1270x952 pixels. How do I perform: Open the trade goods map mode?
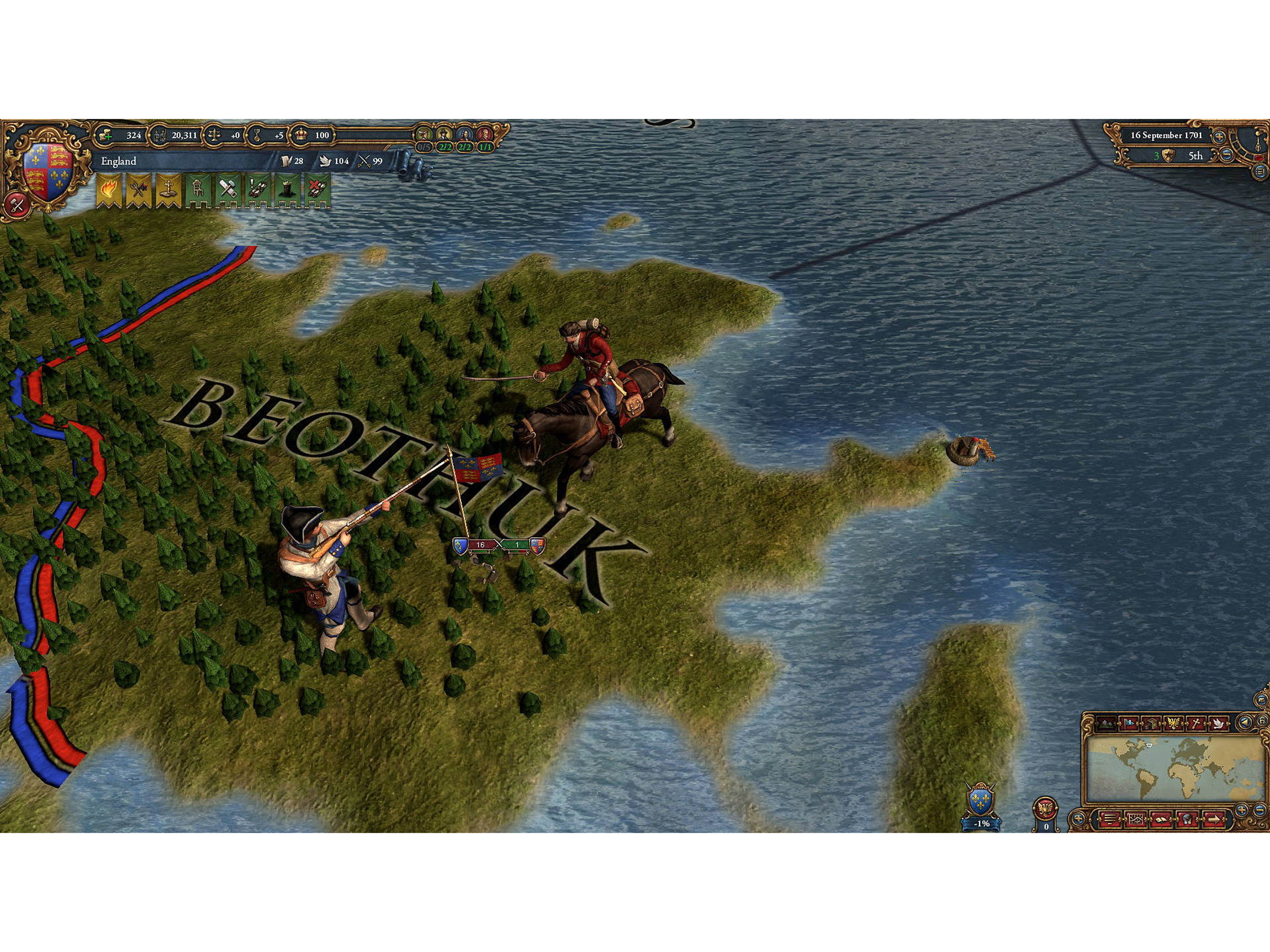1151,723
